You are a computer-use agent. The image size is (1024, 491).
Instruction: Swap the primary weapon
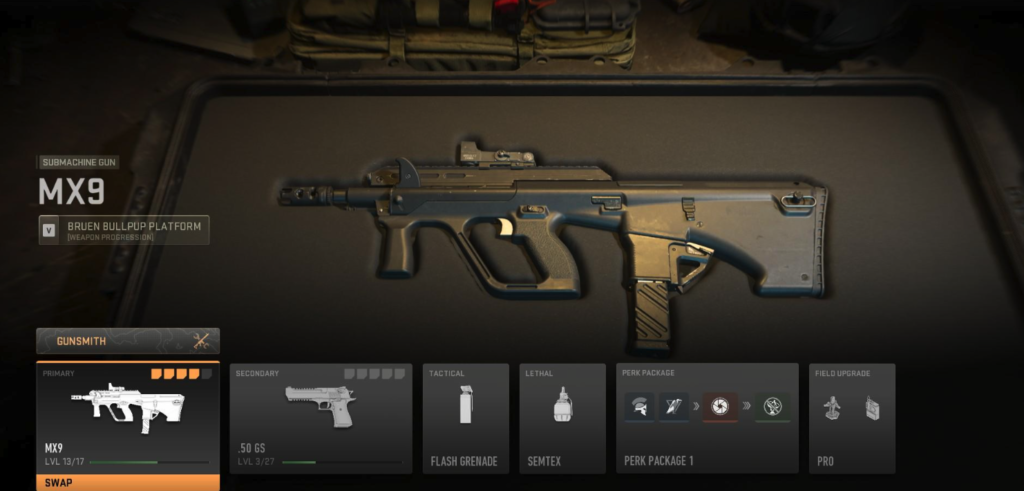(x=128, y=482)
